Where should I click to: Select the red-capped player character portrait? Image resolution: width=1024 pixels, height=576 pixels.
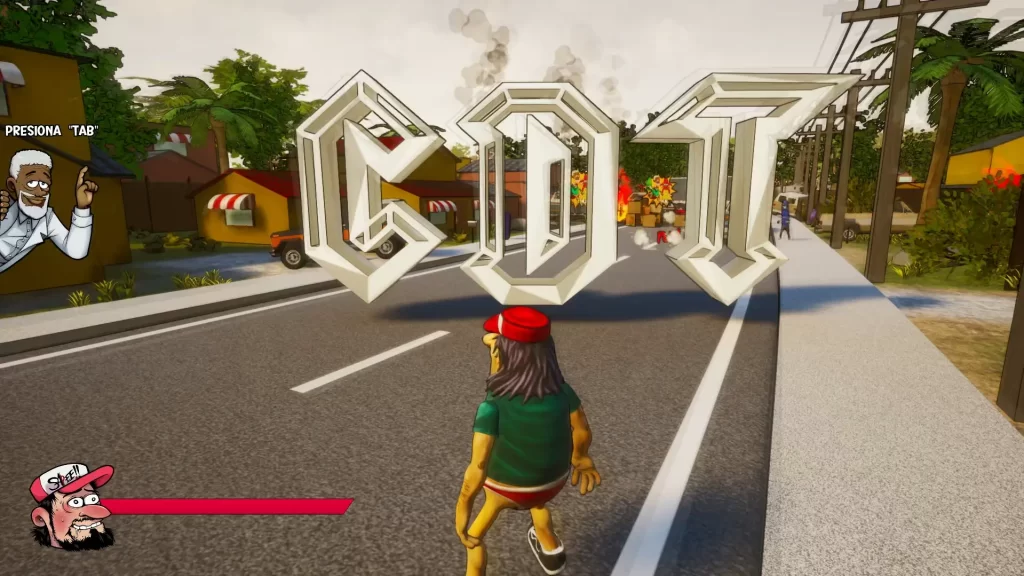[70, 507]
